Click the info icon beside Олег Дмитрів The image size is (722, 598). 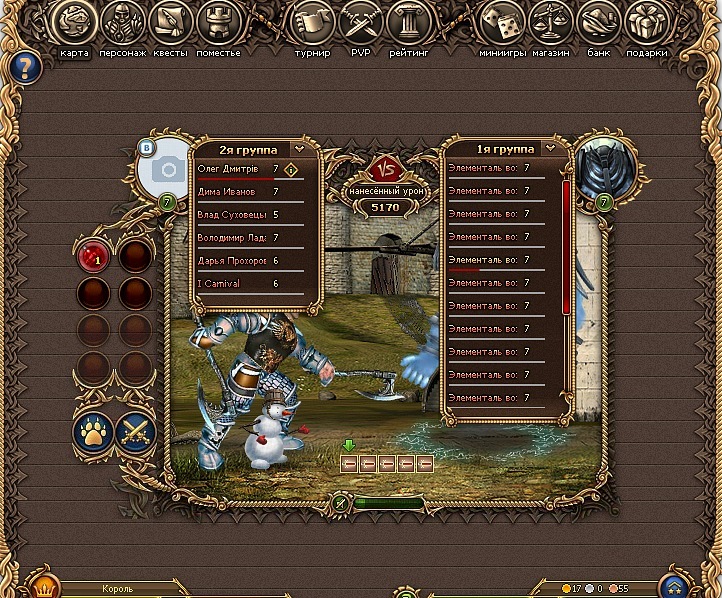pos(291,169)
